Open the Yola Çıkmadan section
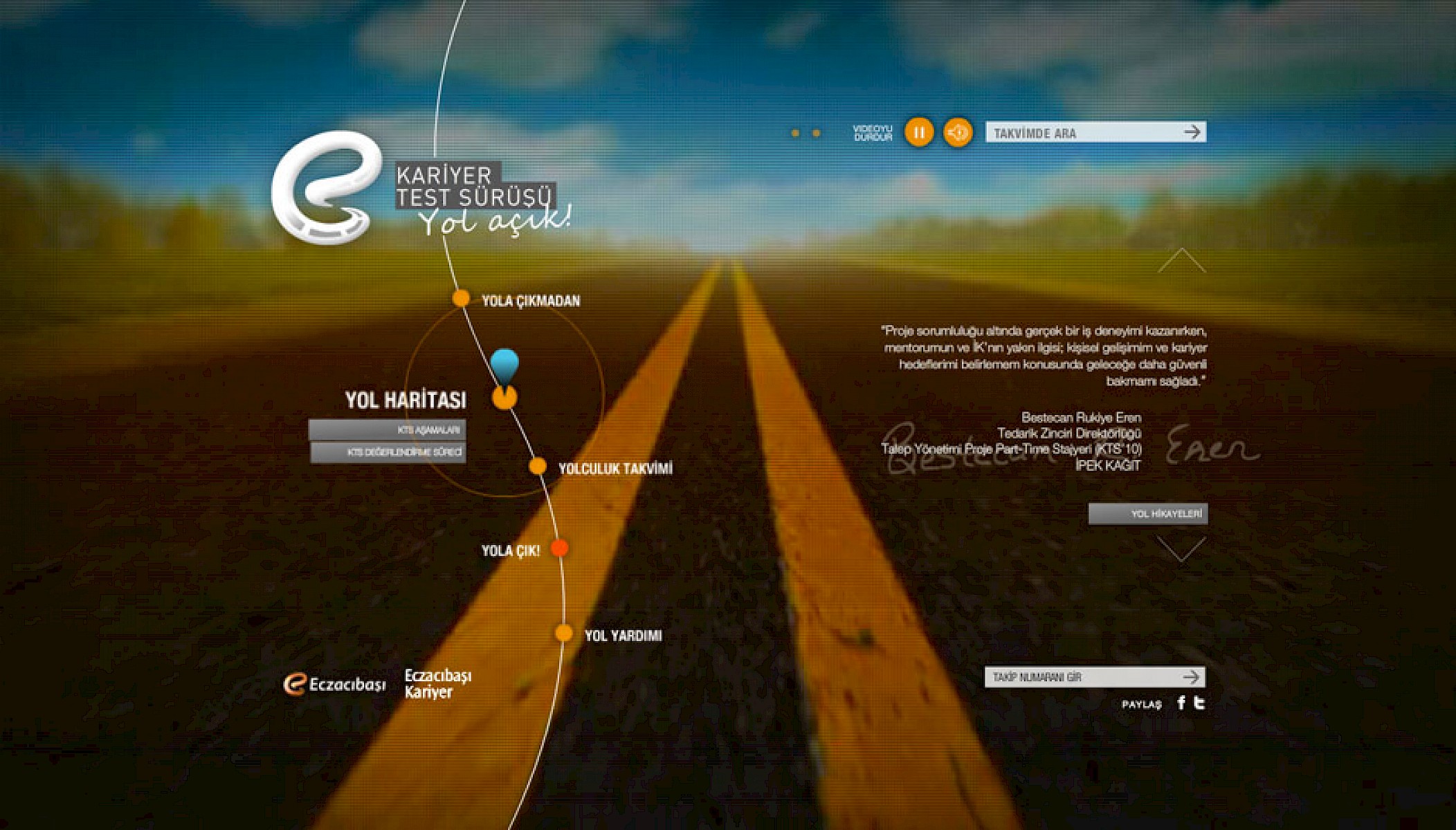The width and height of the screenshot is (1456, 830). point(530,301)
